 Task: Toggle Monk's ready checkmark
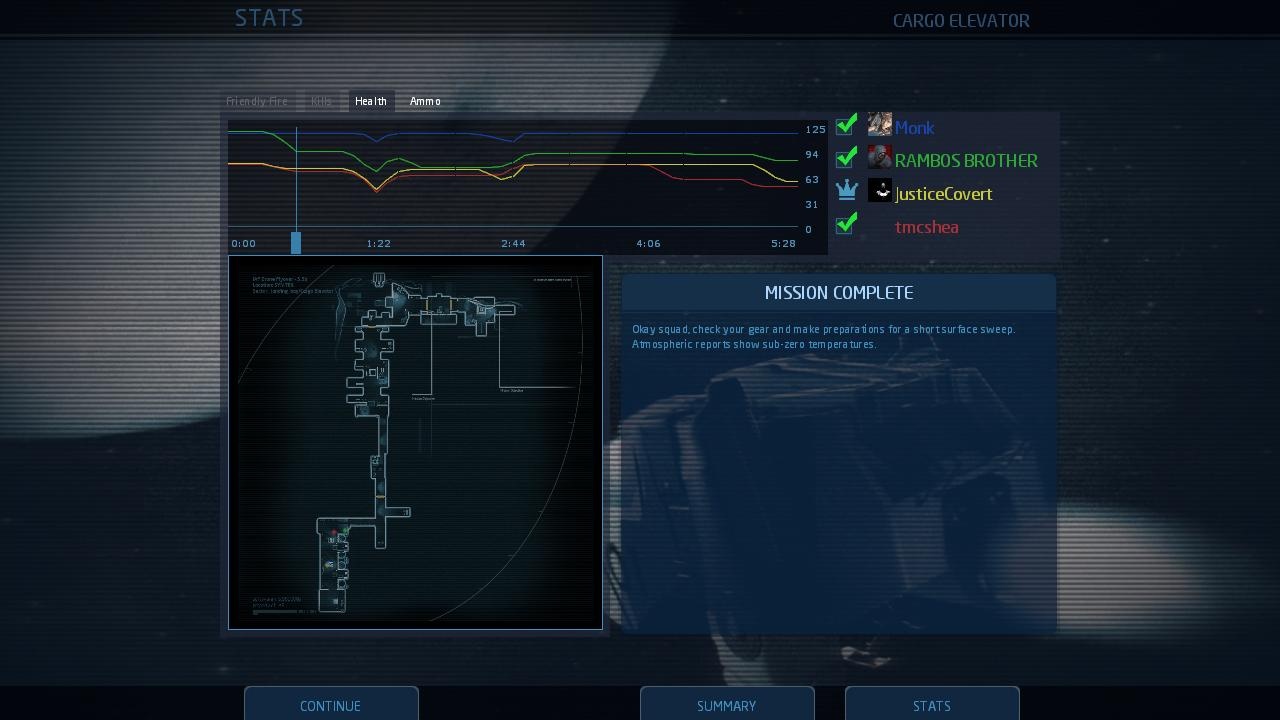click(846, 124)
